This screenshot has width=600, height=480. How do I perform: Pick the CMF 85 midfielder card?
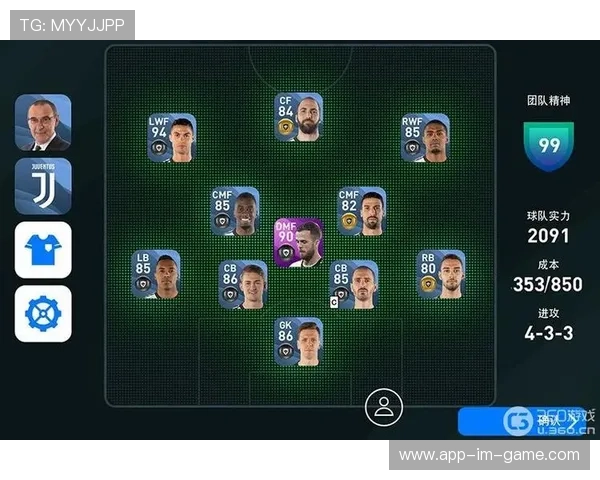pyautogui.click(x=235, y=211)
